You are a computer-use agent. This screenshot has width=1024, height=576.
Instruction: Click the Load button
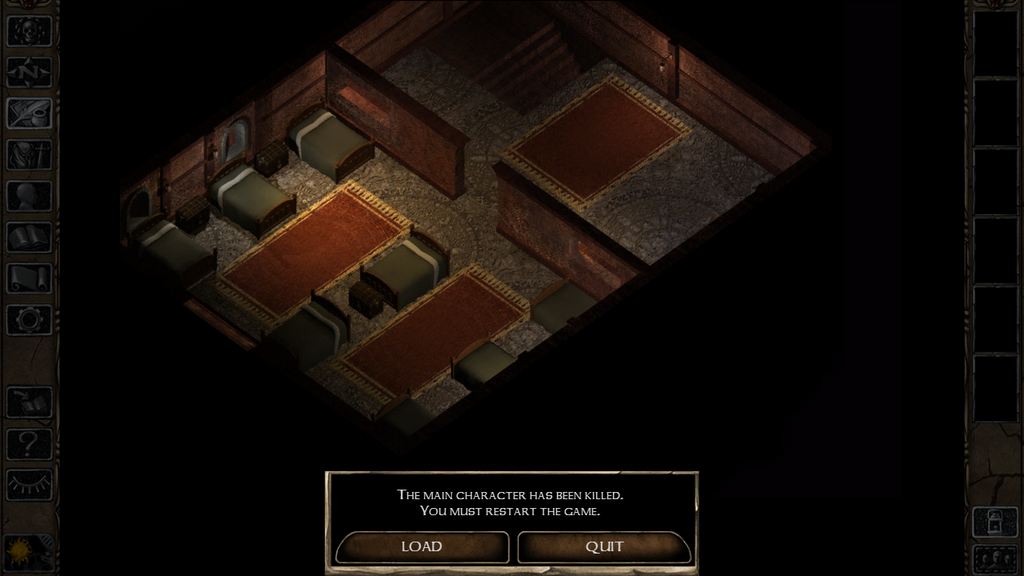point(422,547)
